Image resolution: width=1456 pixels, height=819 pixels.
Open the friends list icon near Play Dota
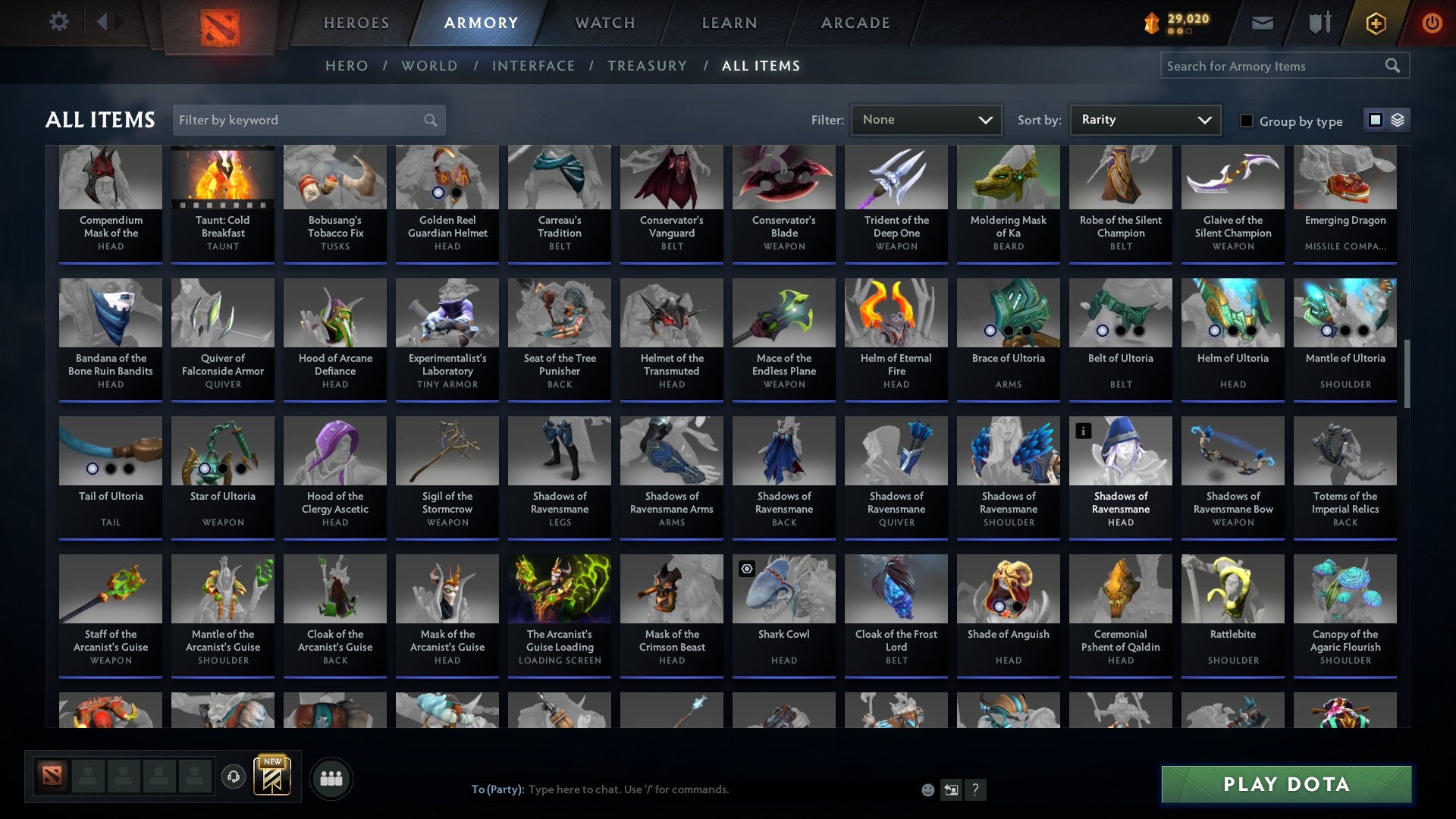(331, 777)
